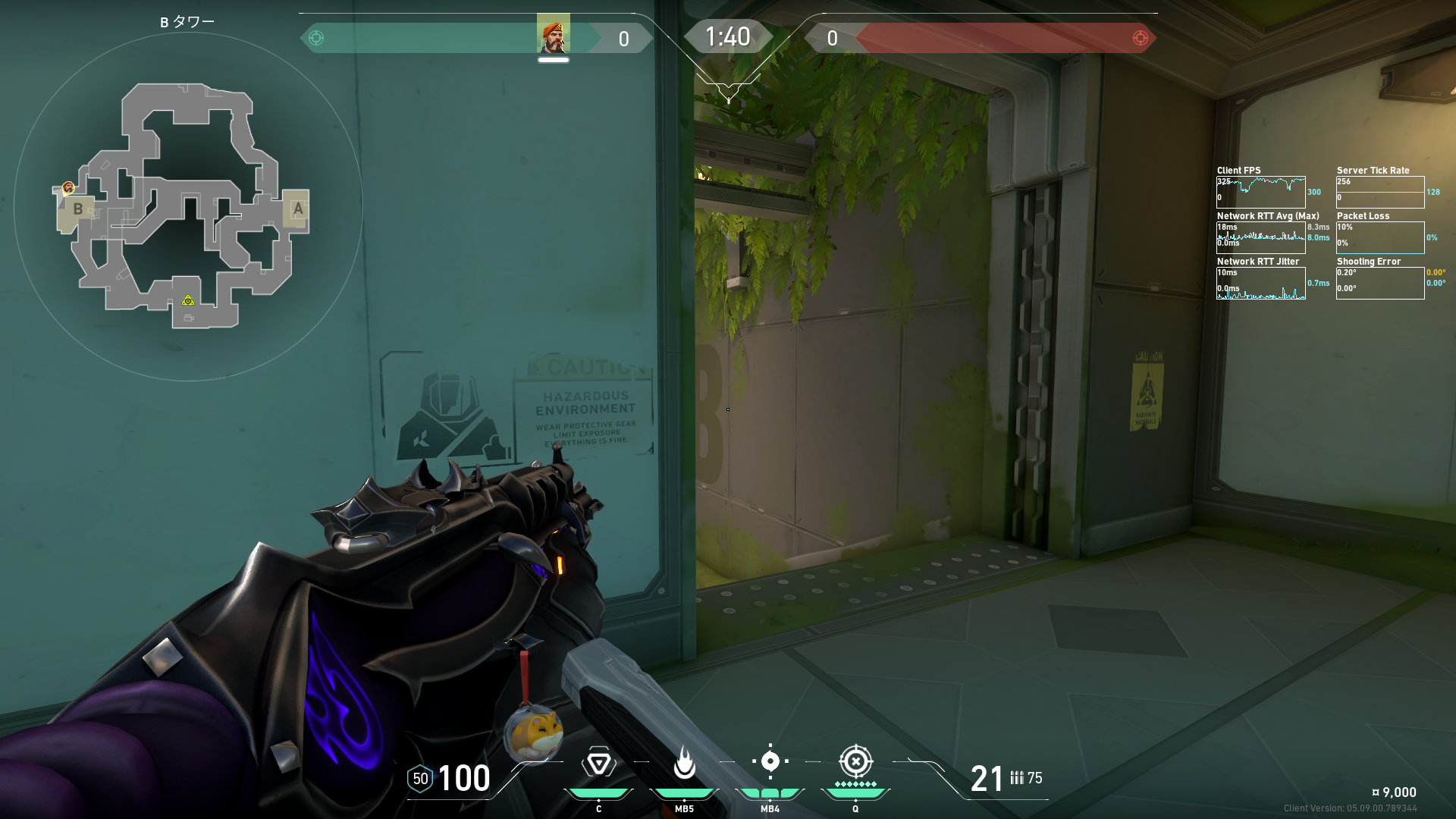Image resolution: width=1456 pixels, height=819 pixels.
Task: Select the B site marker on the minimap
Action: coord(77,209)
